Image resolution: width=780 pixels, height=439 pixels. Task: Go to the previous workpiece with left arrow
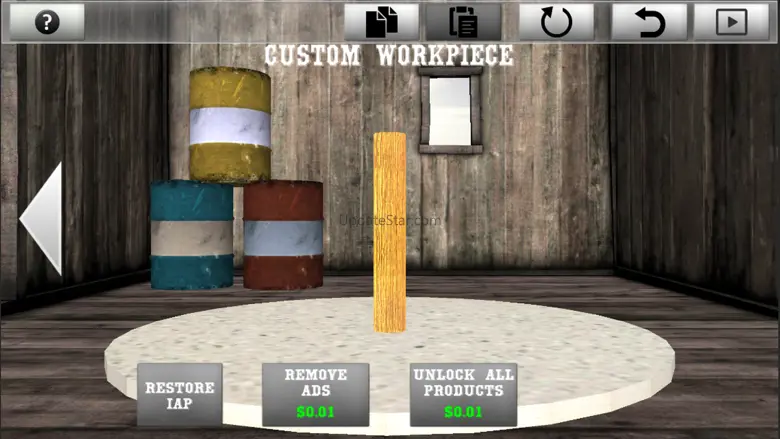pos(42,219)
